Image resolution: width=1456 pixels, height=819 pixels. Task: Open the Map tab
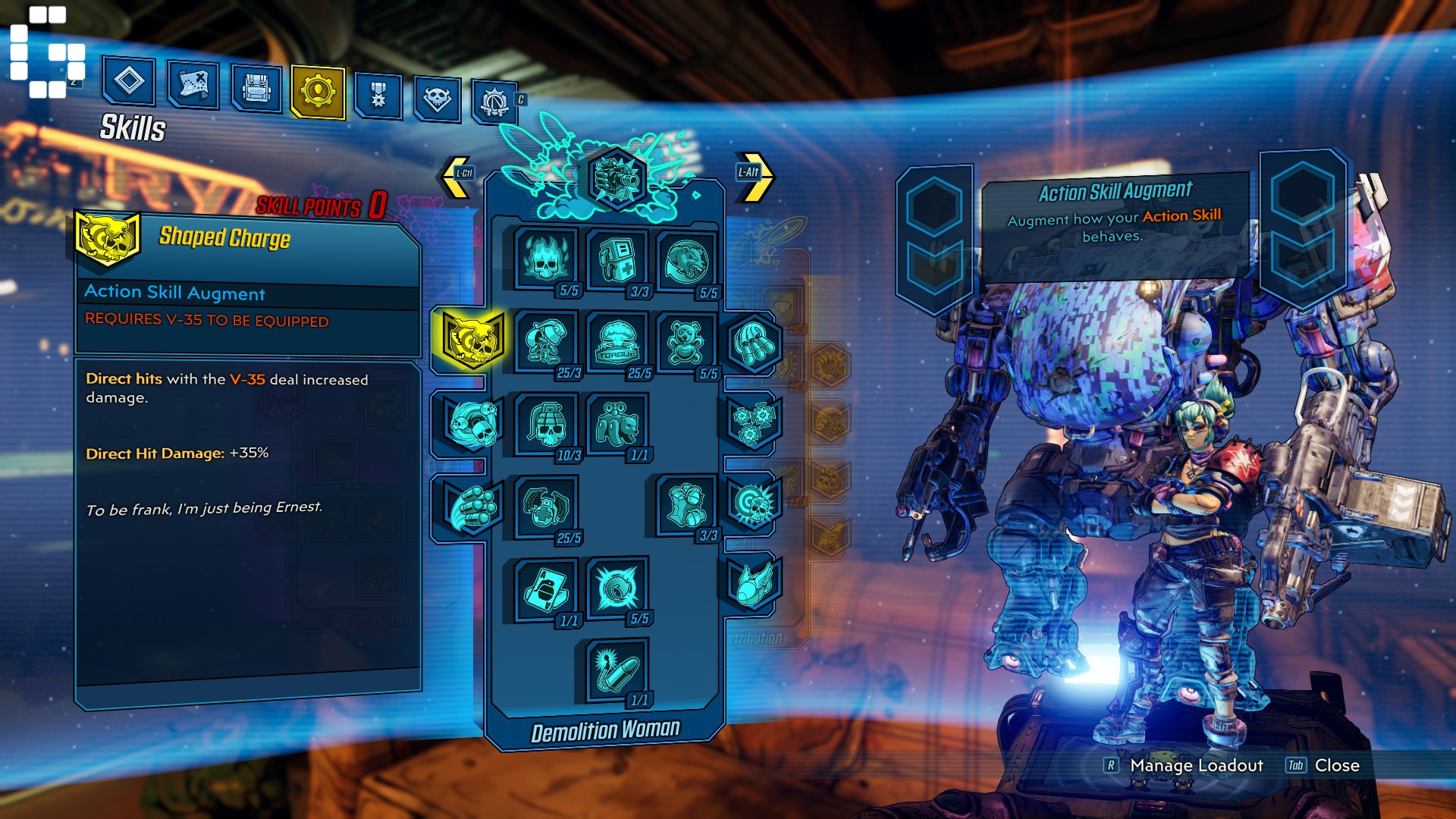[195, 89]
